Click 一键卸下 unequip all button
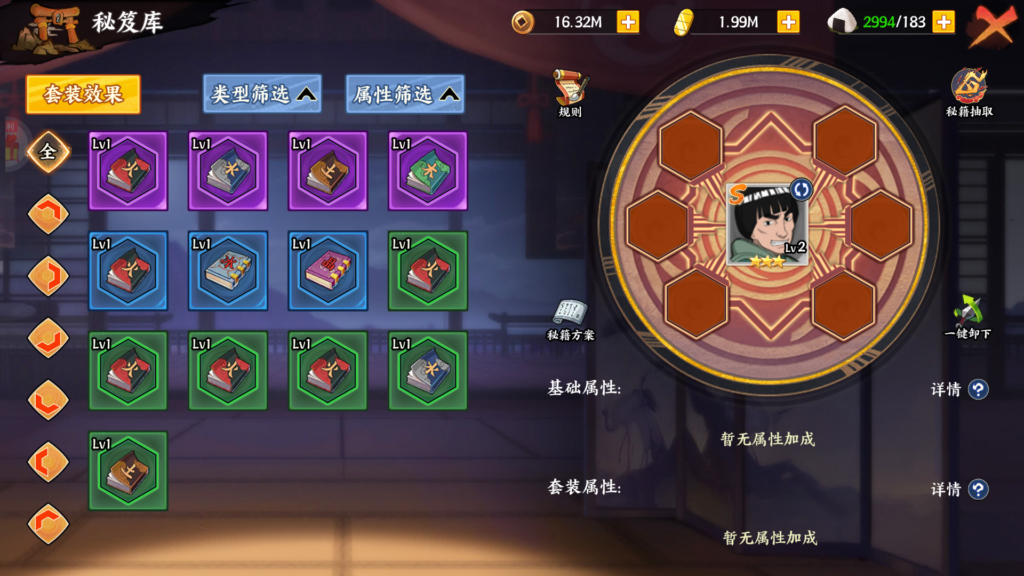Screen dimensions: 1024x576 point(967,317)
